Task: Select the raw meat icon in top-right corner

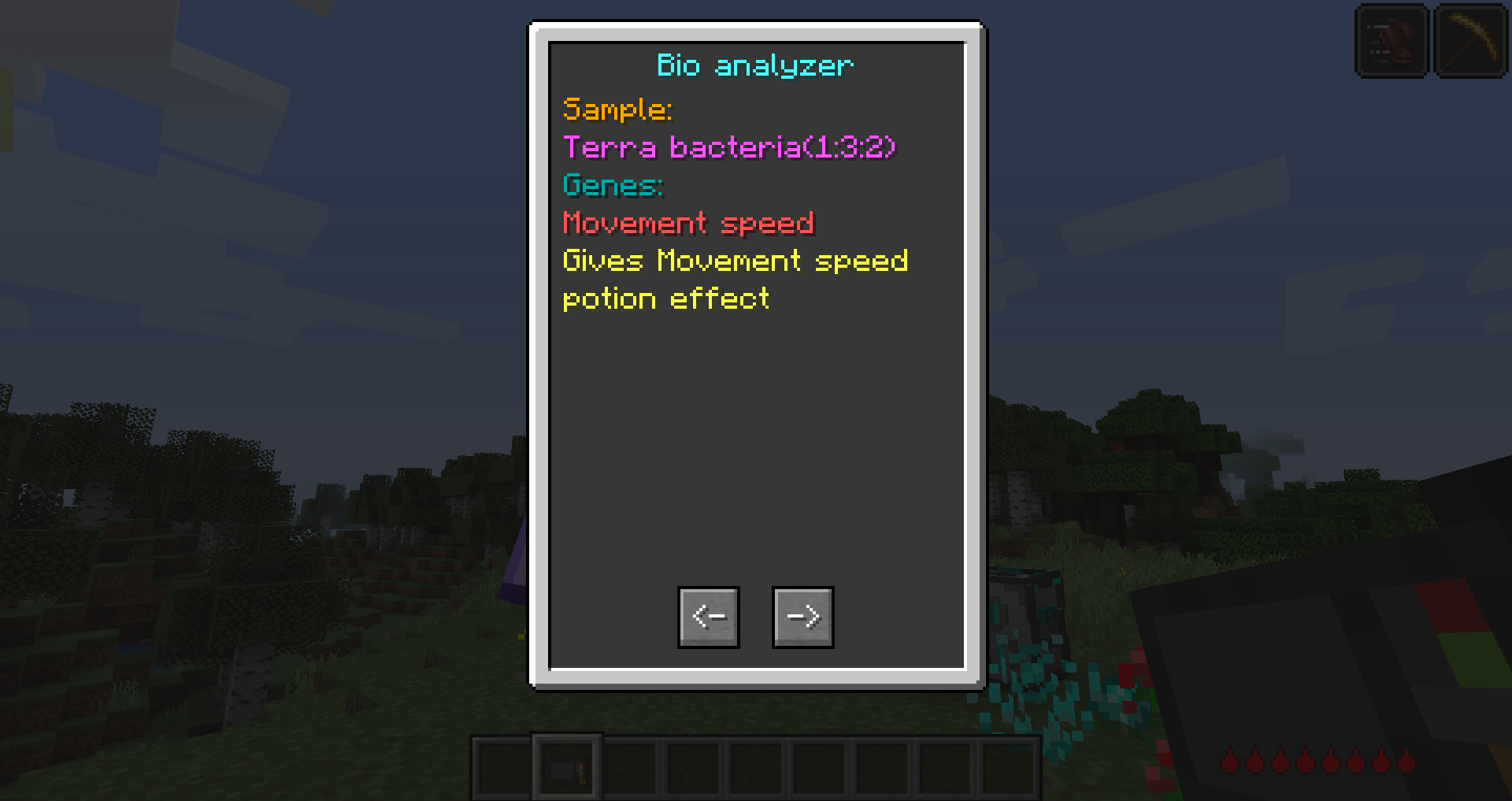Action: click(x=1391, y=40)
